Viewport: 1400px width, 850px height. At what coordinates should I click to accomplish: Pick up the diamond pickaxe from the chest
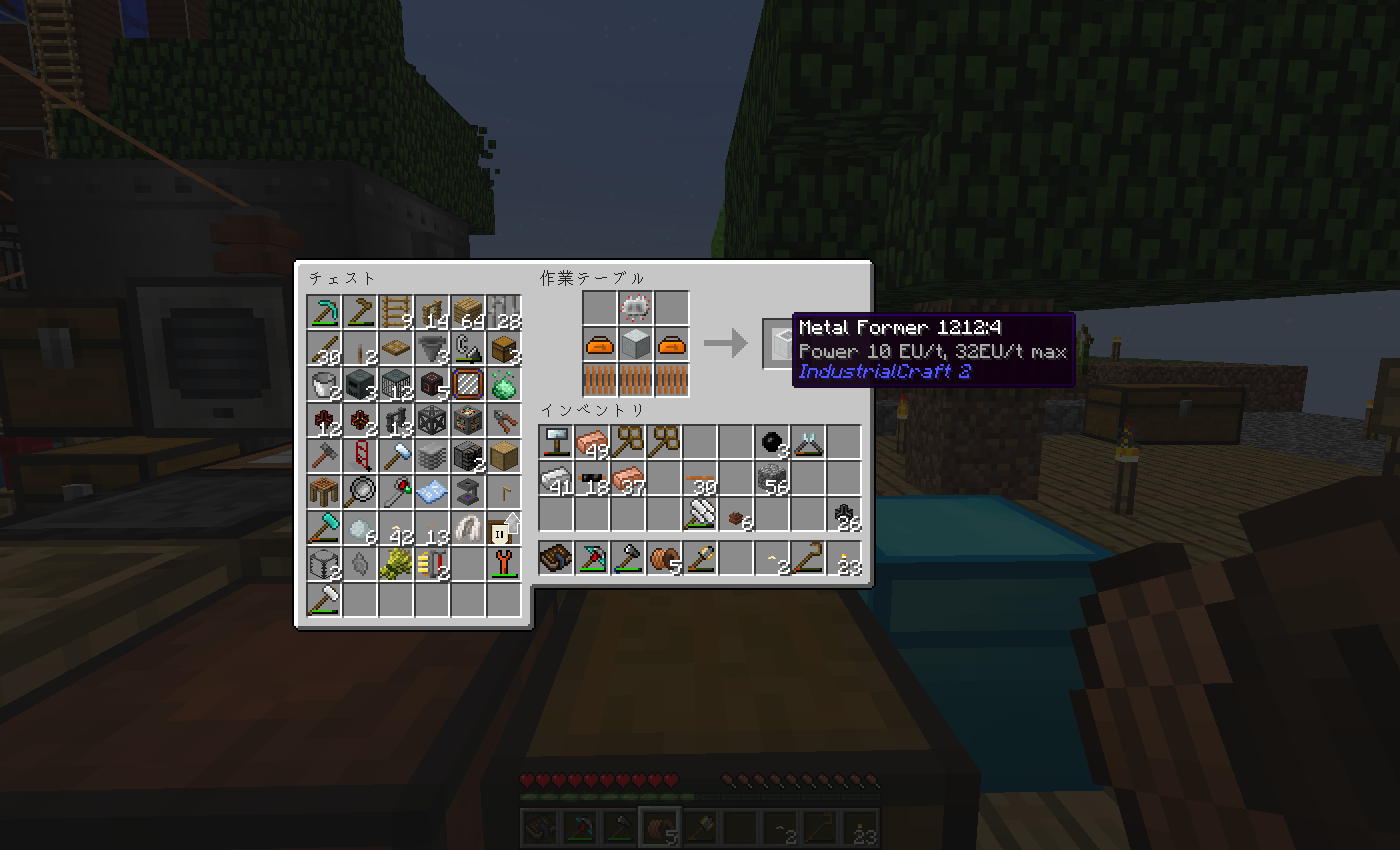(325, 312)
